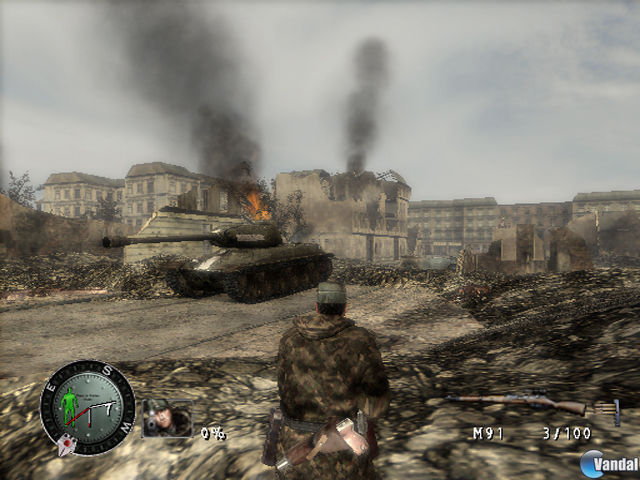Choose the M91 rifle weapon icon
The image size is (640, 480).
coord(517,403)
